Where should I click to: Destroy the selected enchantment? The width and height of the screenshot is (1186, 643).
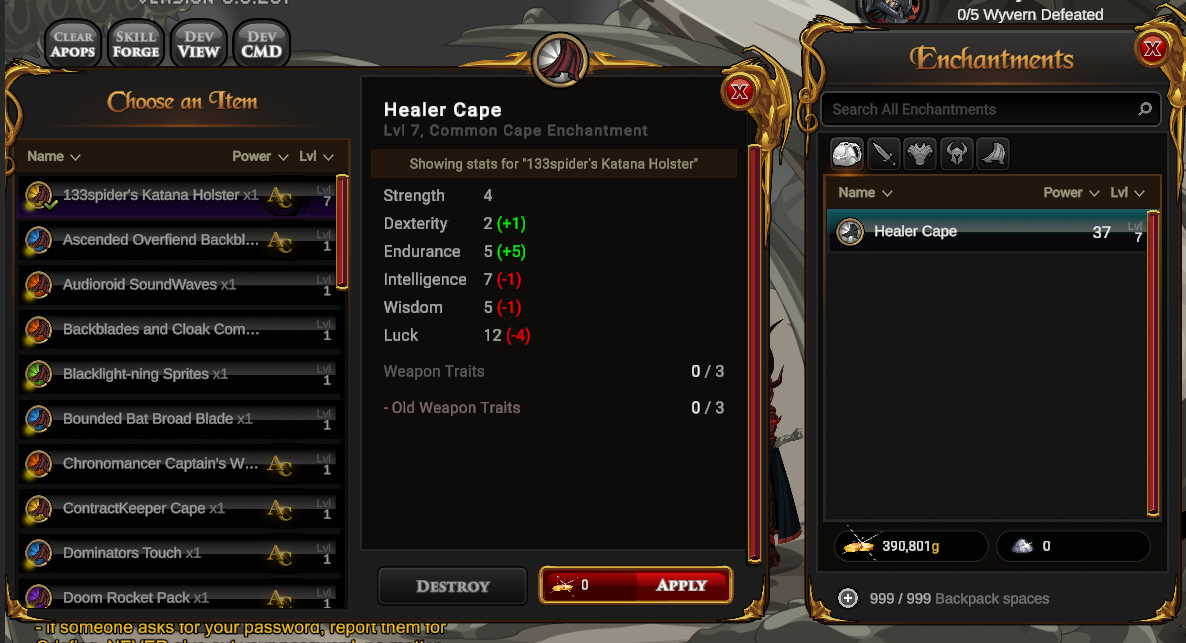coord(452,586)
